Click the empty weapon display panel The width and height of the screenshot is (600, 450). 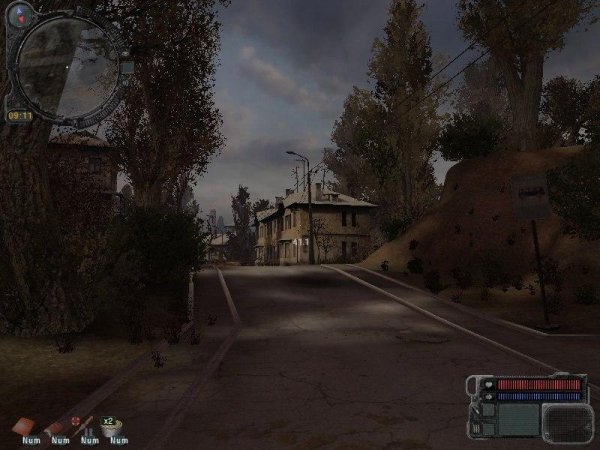568,421
